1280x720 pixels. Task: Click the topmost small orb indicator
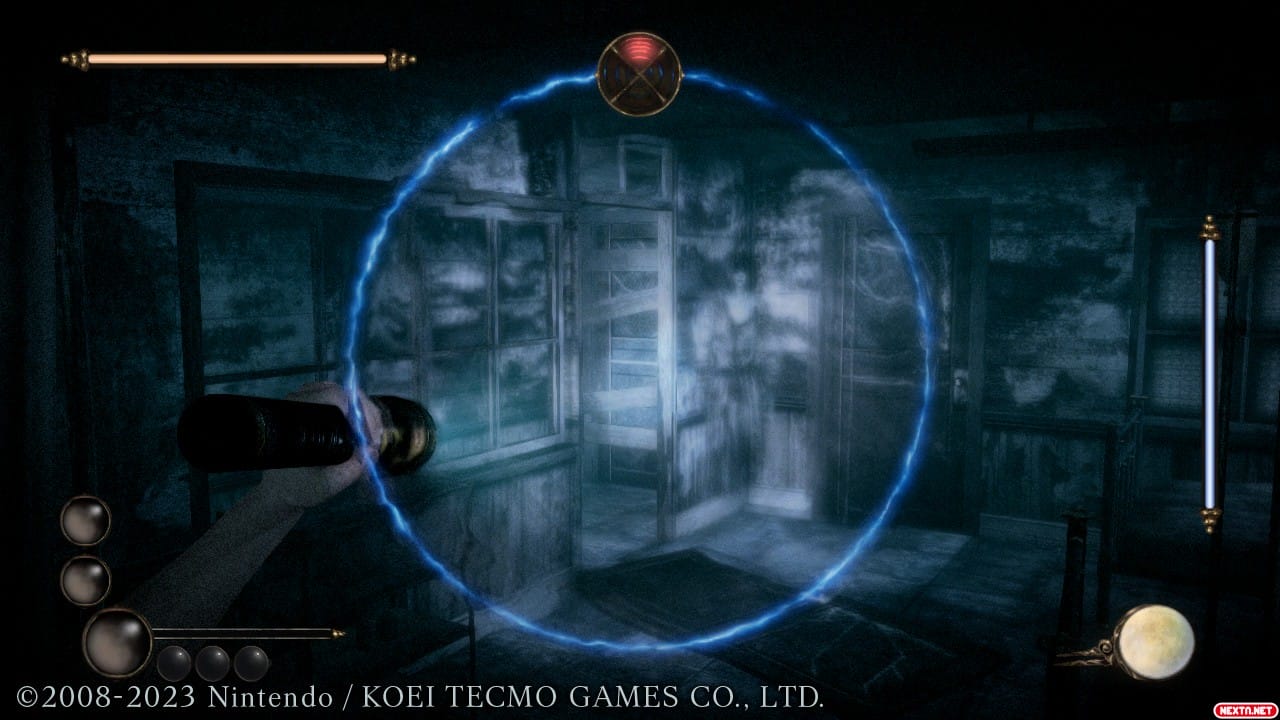(x=85, y=521)
